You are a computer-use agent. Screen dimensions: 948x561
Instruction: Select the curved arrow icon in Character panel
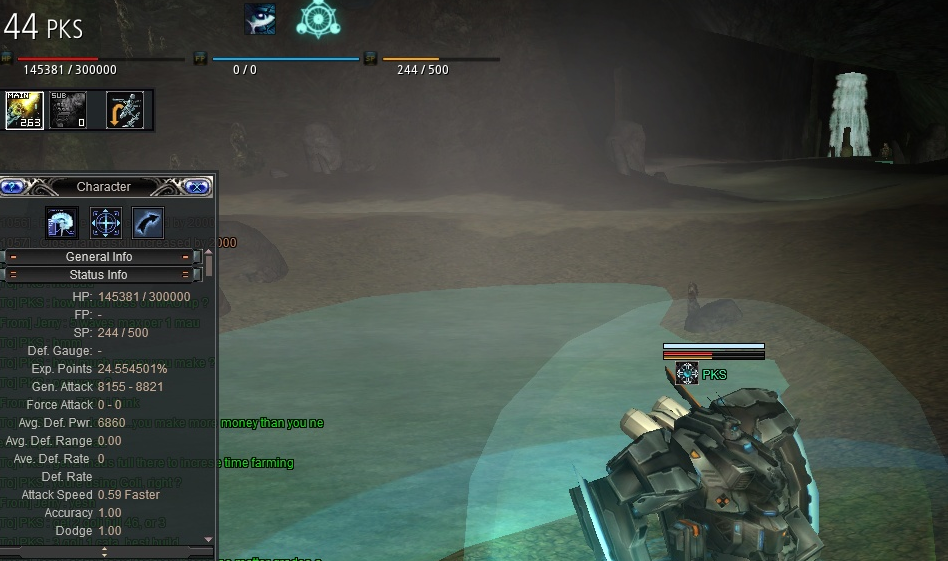148,223
